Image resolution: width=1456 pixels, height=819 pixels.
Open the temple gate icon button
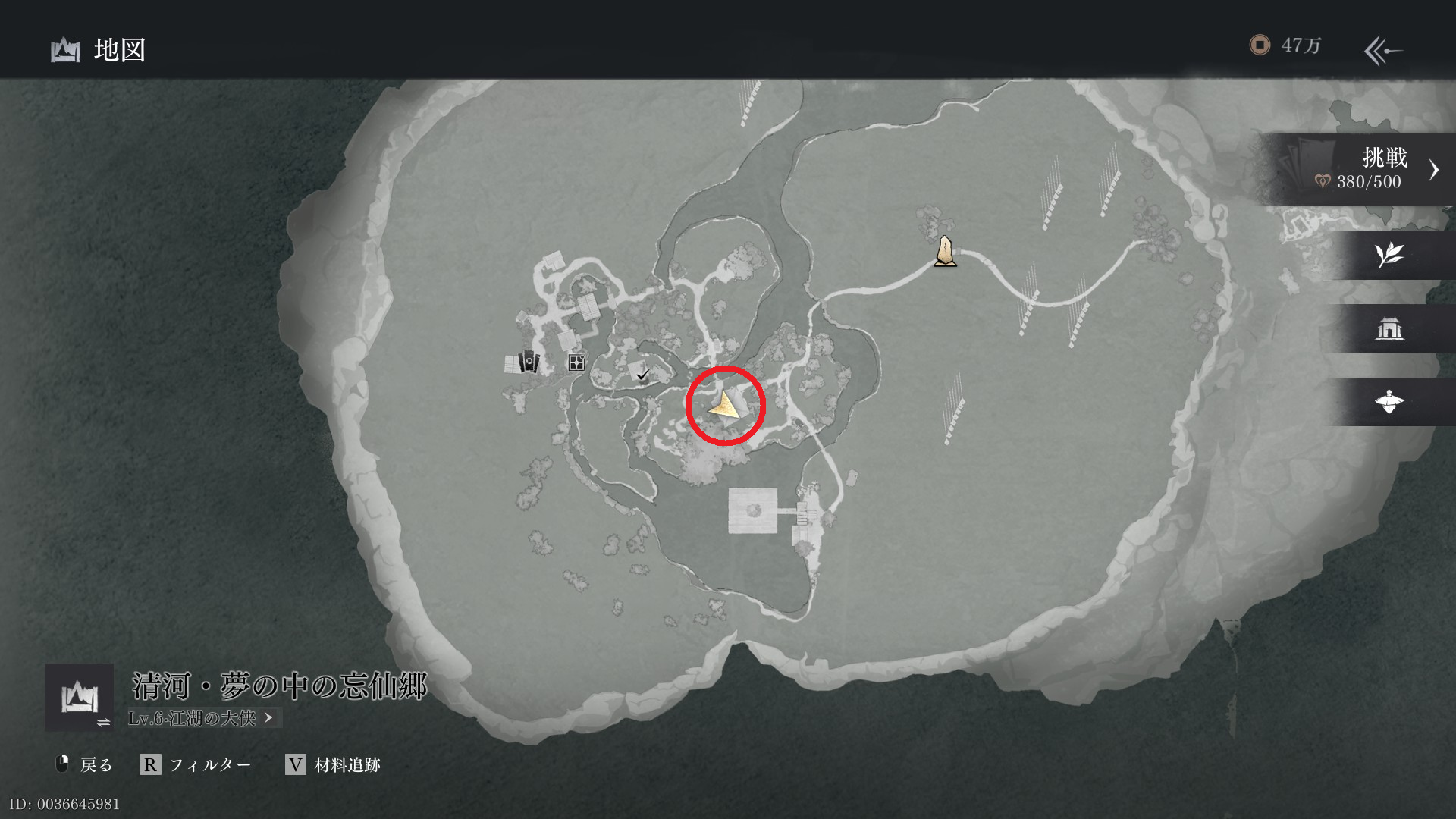(1389, 328)
